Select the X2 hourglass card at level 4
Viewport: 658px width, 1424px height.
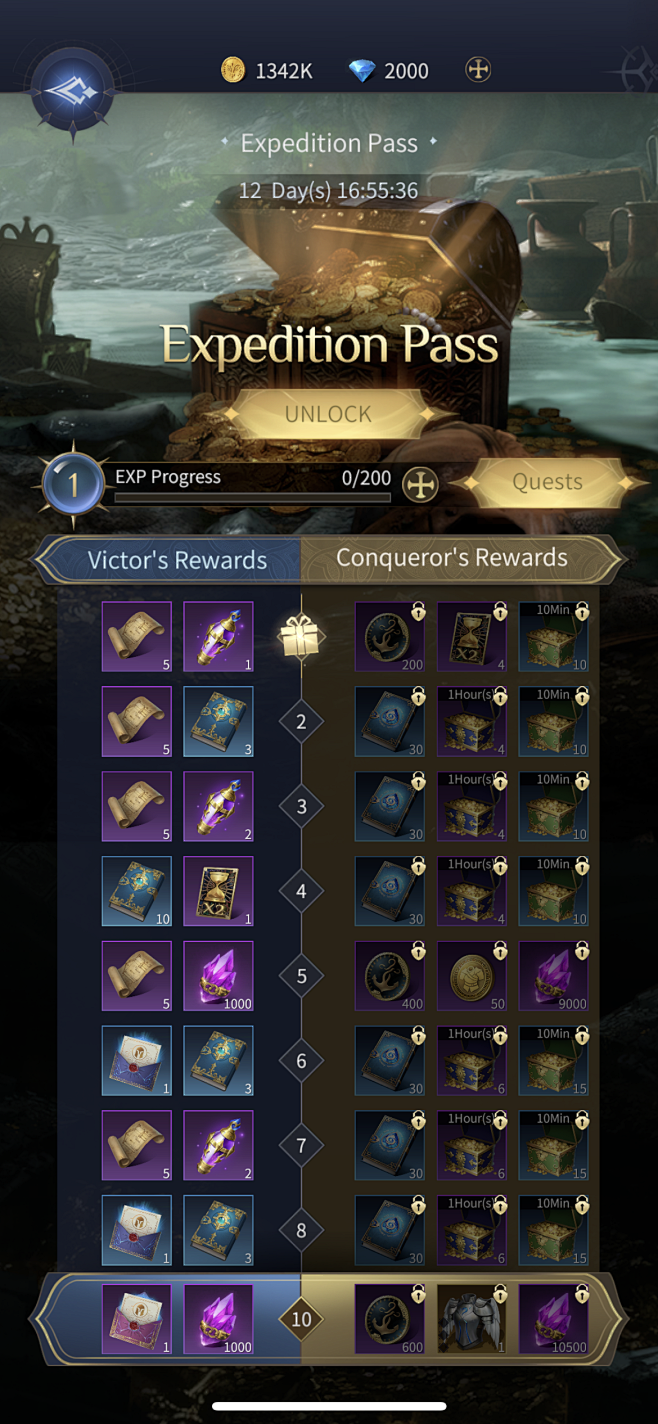tap(218, 891)
